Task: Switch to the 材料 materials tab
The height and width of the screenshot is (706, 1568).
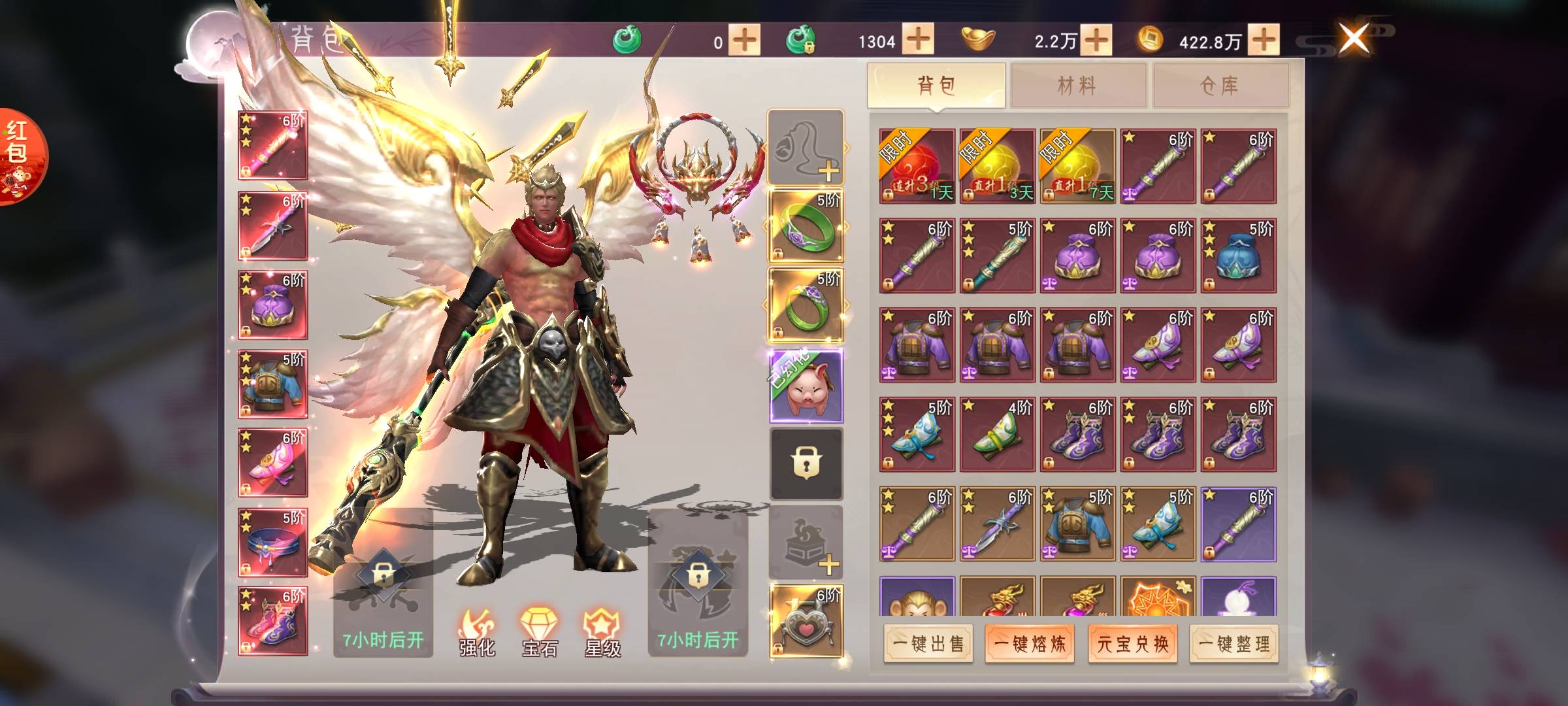Action: pos(1077,85)
